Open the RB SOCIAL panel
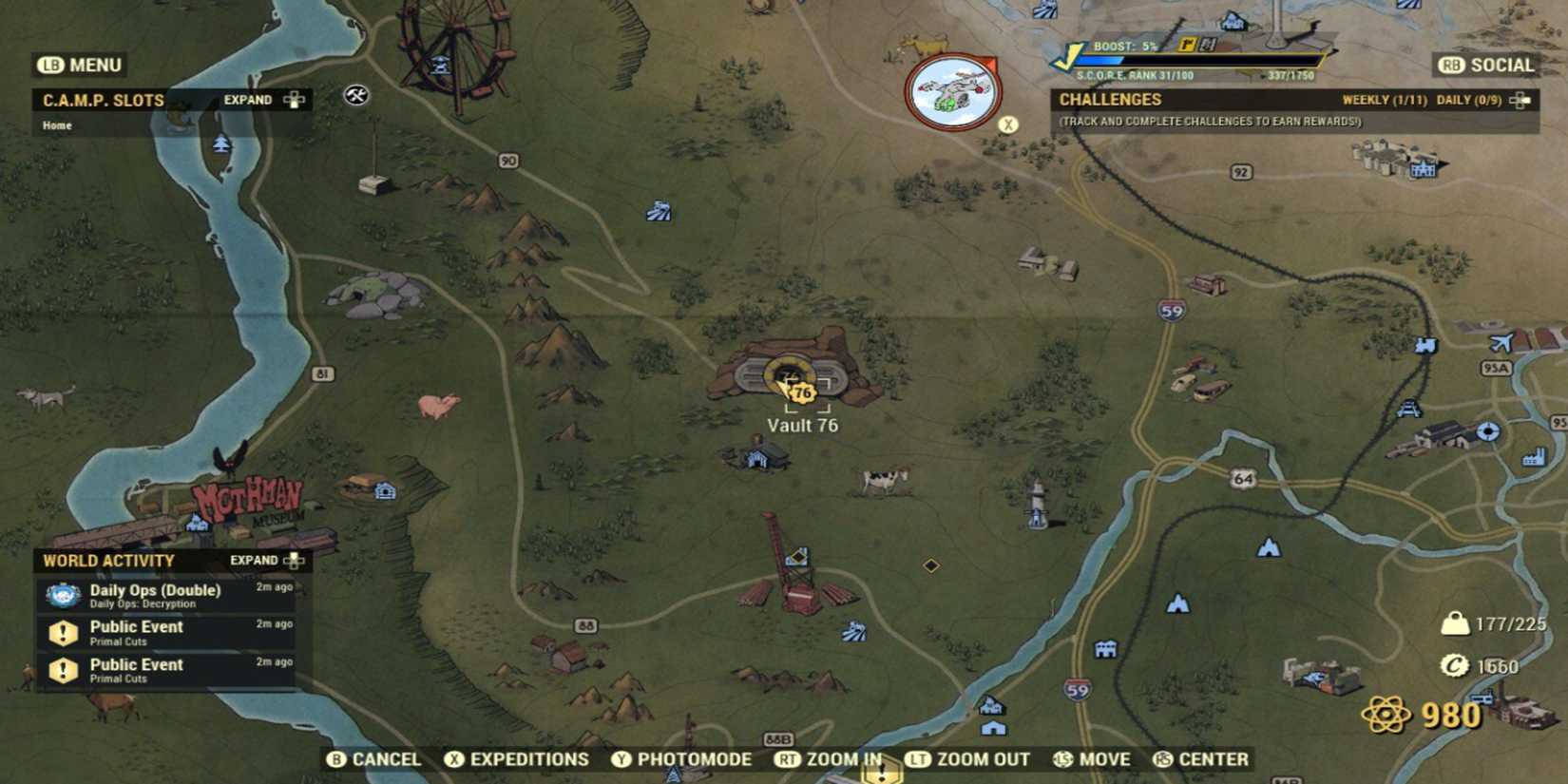The image size is (1568, 784). click(1482, 65)
